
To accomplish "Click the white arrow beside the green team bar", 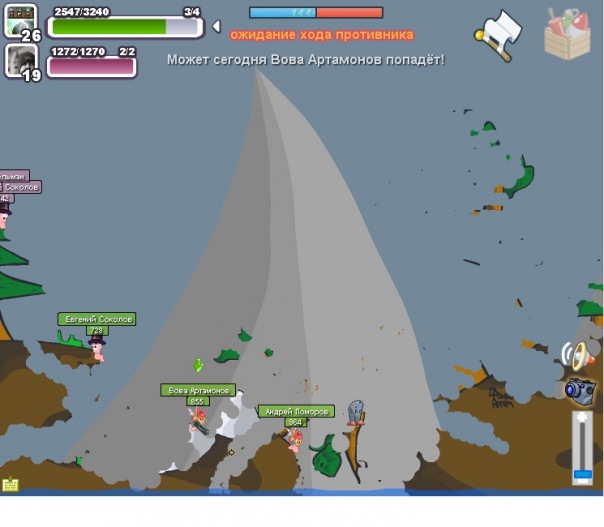I will (x=216, y=26).
